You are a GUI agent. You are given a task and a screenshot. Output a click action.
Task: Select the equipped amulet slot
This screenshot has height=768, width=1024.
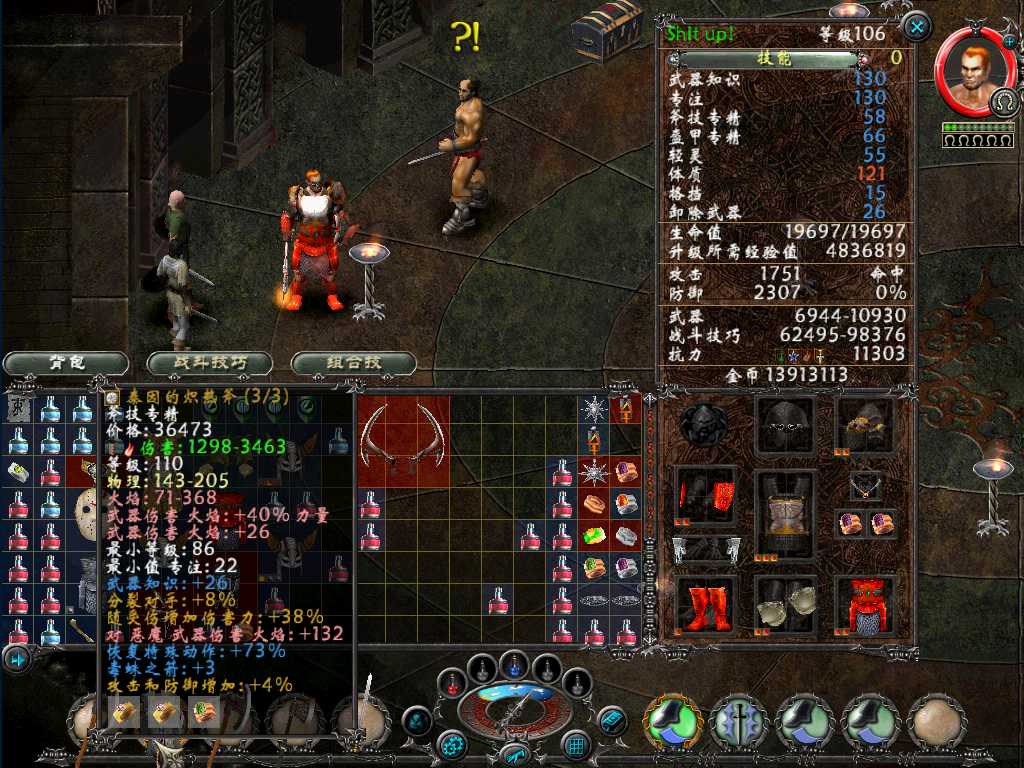[x=865, y=485]
